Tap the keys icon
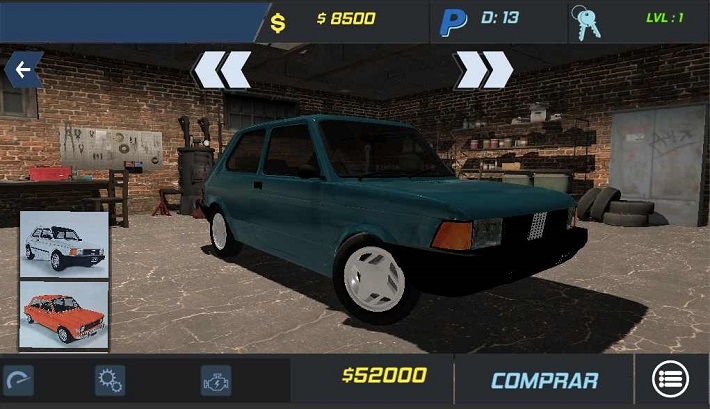The height and width of the screenshot is (409, 710). click(587, 22)
